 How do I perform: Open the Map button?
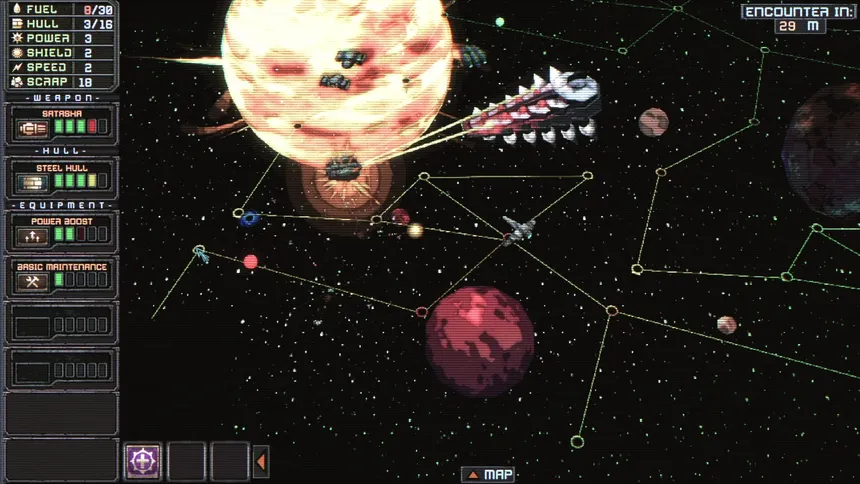click(x=489, y=474)
